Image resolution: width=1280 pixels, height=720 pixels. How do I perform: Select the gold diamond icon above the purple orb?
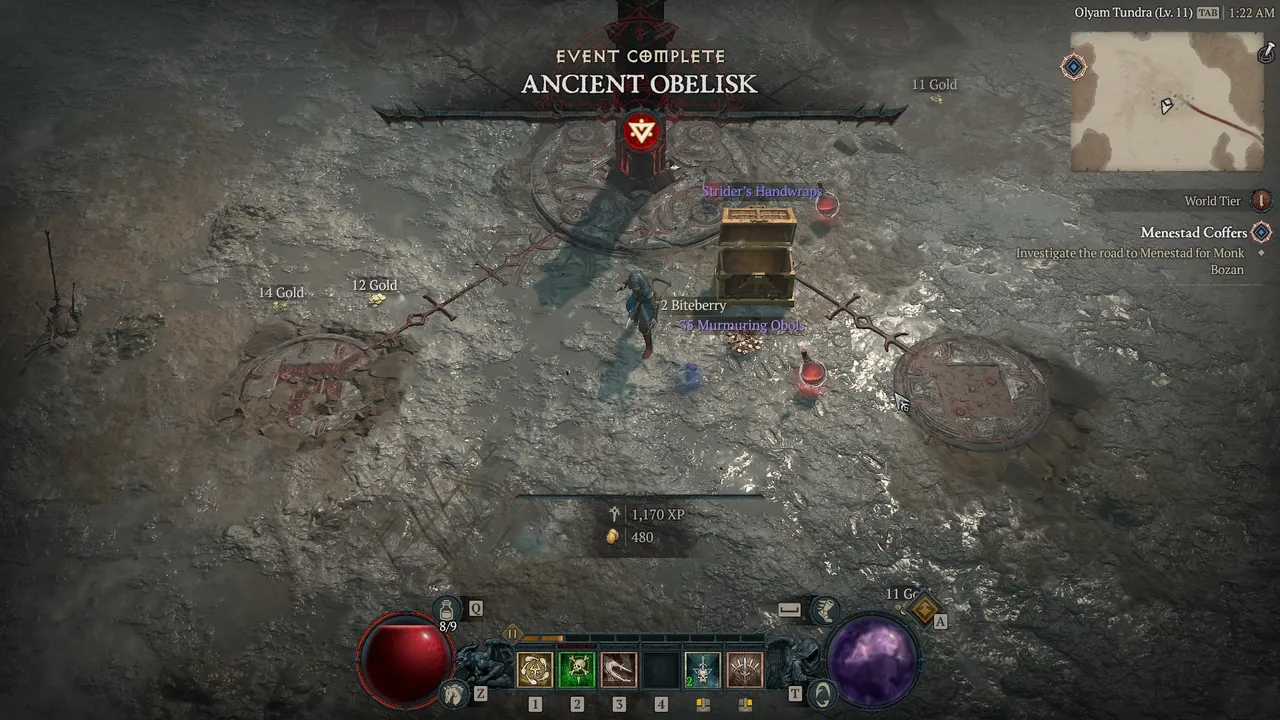pos(924,608)
